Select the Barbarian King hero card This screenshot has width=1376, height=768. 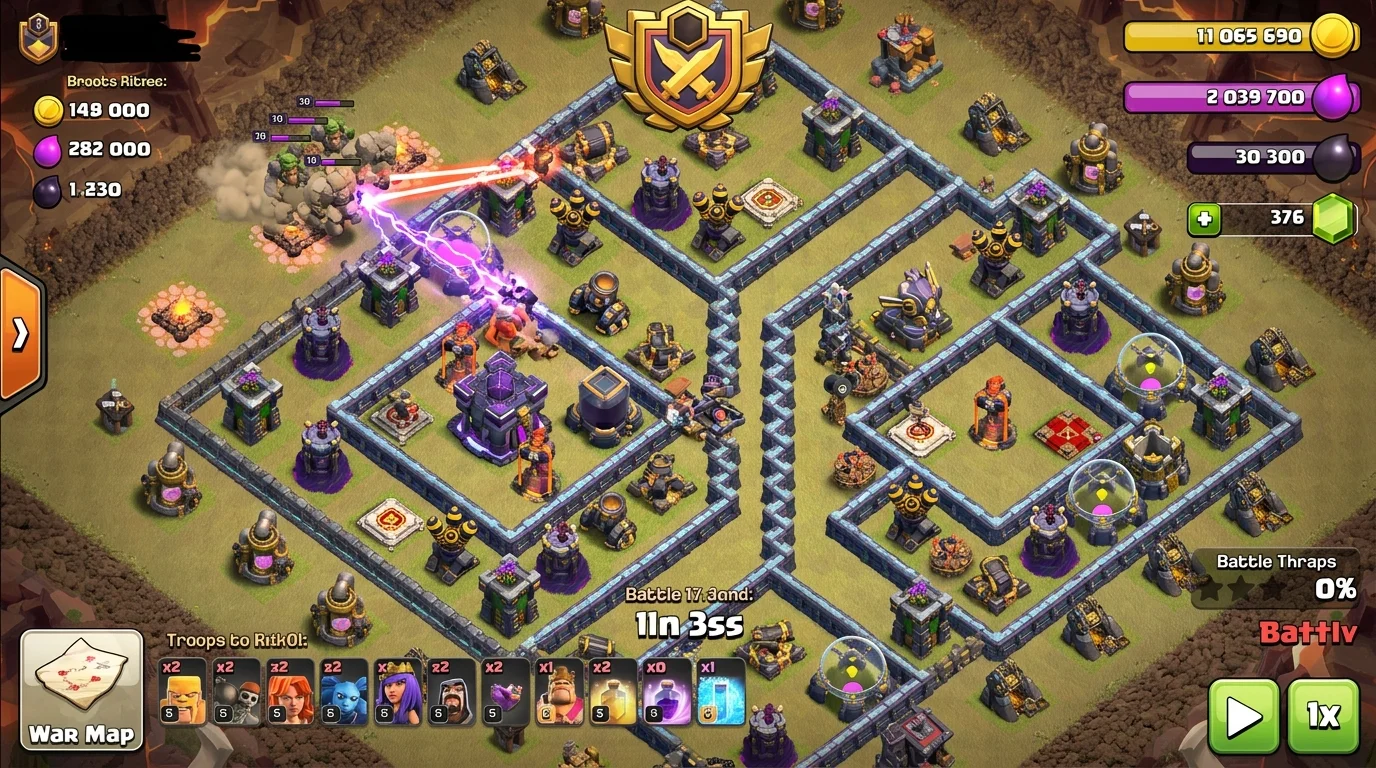(x=561, y=691)
